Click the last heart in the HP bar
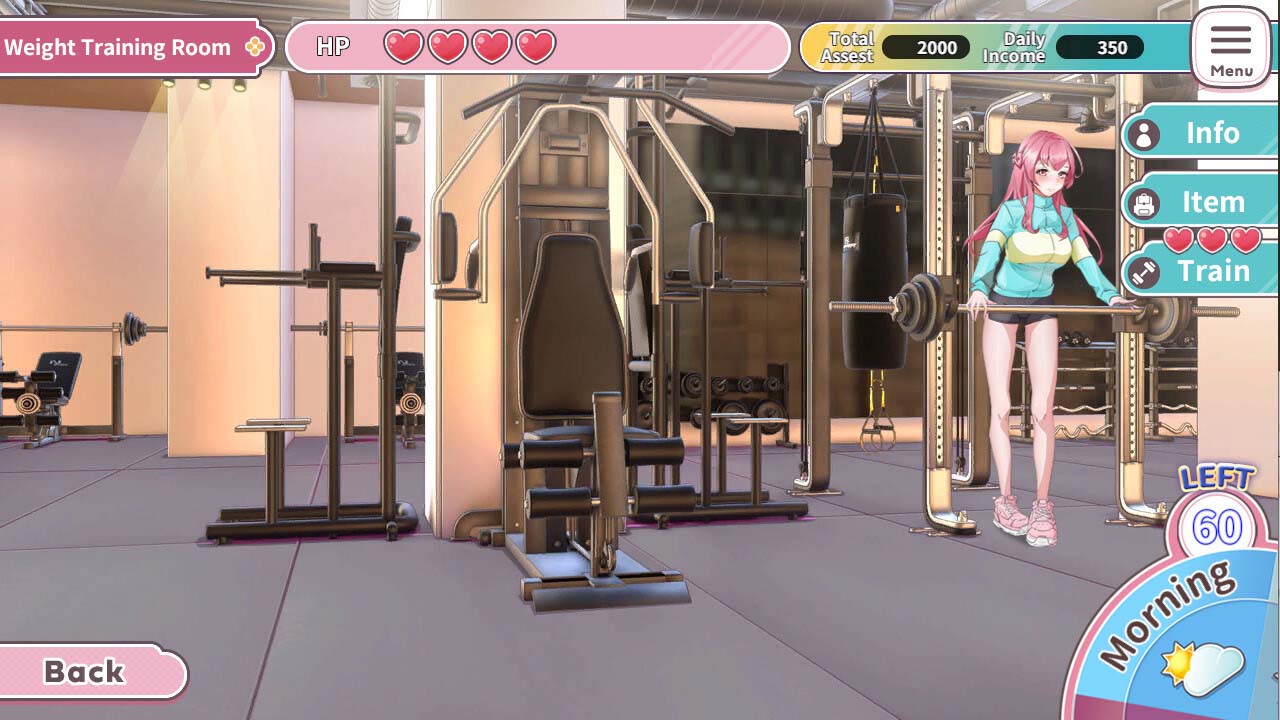Viewport: 1280px width, 720px height. tap(532, 45)
